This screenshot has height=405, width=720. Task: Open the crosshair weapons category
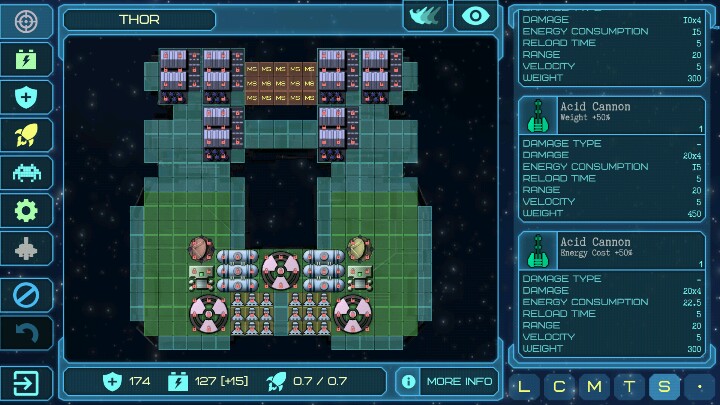[27, 20]
